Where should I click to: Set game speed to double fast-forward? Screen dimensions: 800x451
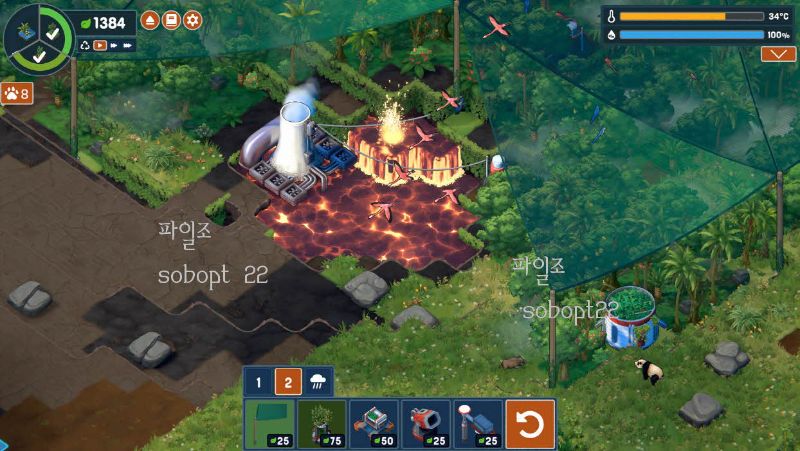click(115, 45)
